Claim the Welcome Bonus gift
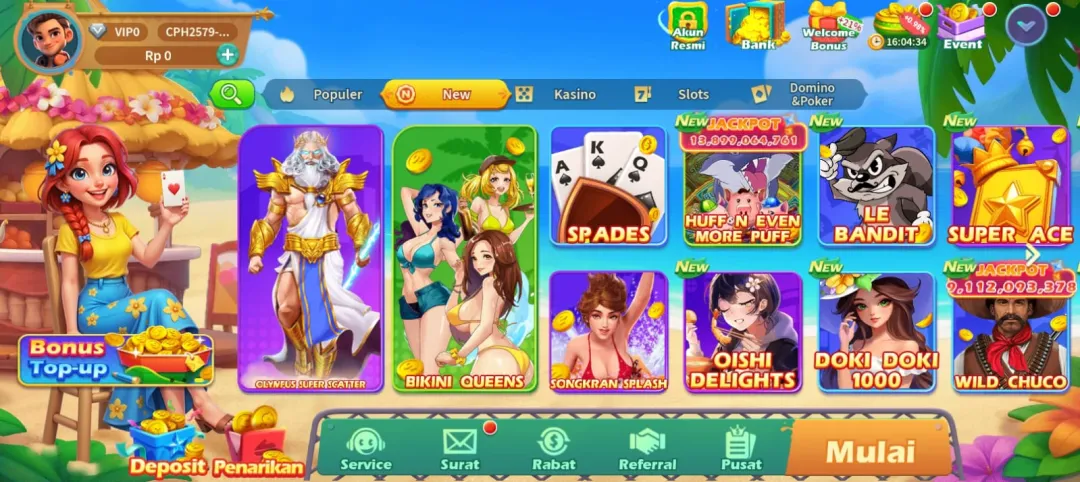The height and width of the screenshot is (482, 1080). click(x=829, y=26)
